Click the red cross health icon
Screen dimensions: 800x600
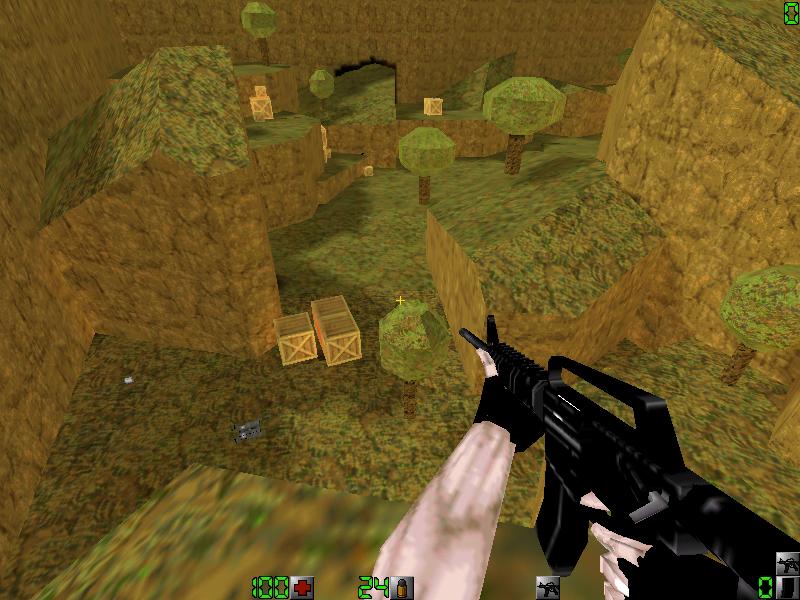pyautogui.click(x=303, y=586)
